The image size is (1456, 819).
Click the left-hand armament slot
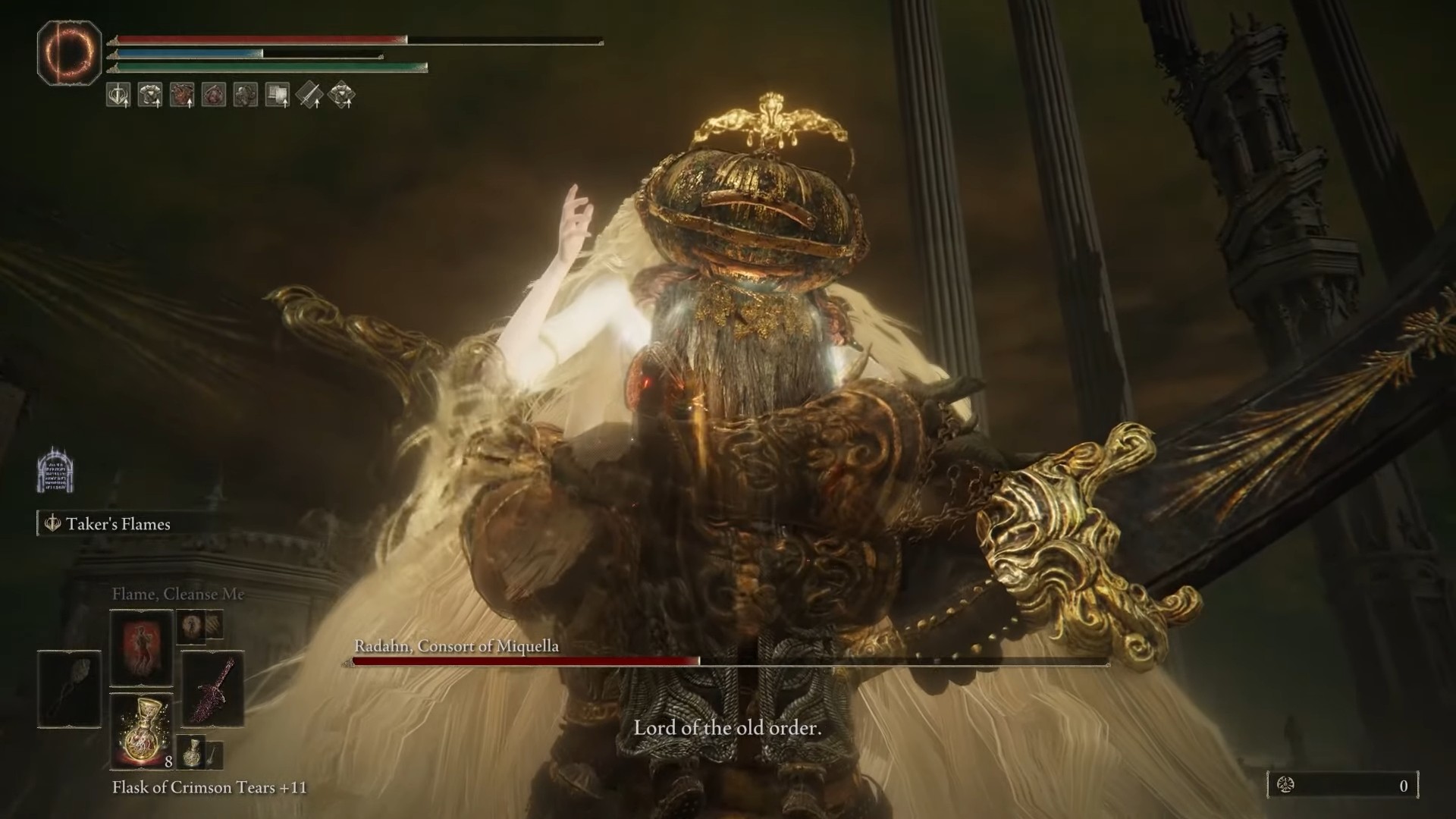pyautogui.click(x=70, y=689)
